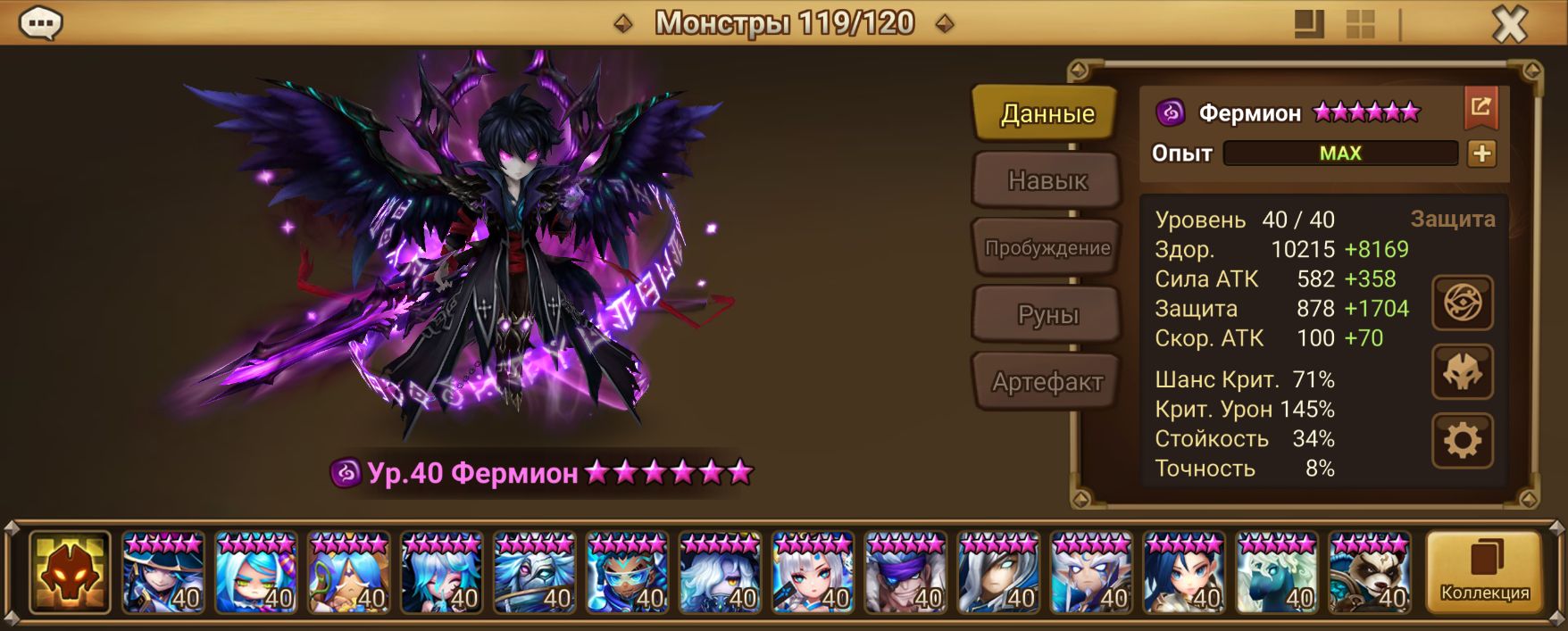This screenshot has height=631, width=1568.
Task: Select the witch-hat monster thumbnail
Action: (x=163, y=572)
